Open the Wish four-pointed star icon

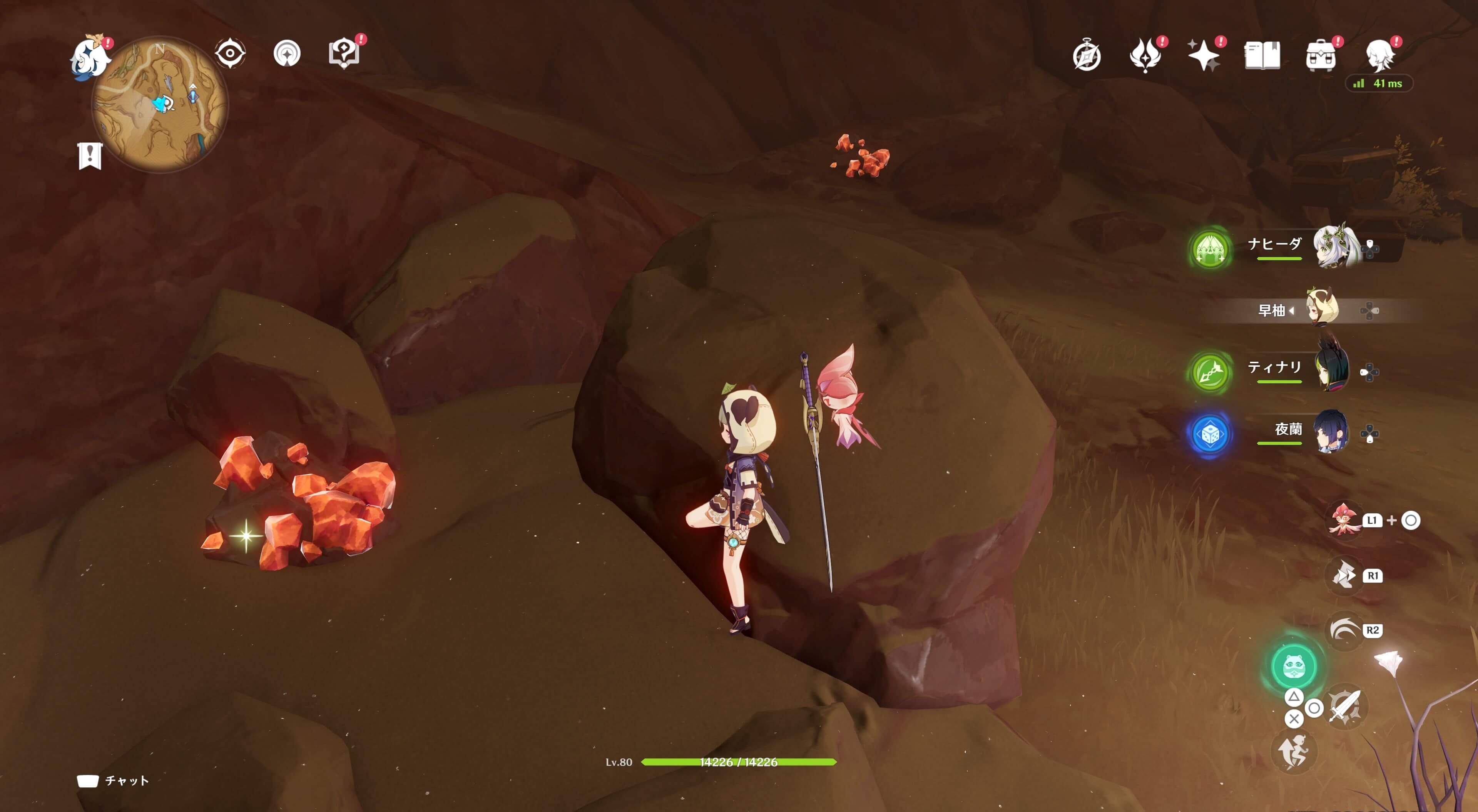pos(1204,56)
